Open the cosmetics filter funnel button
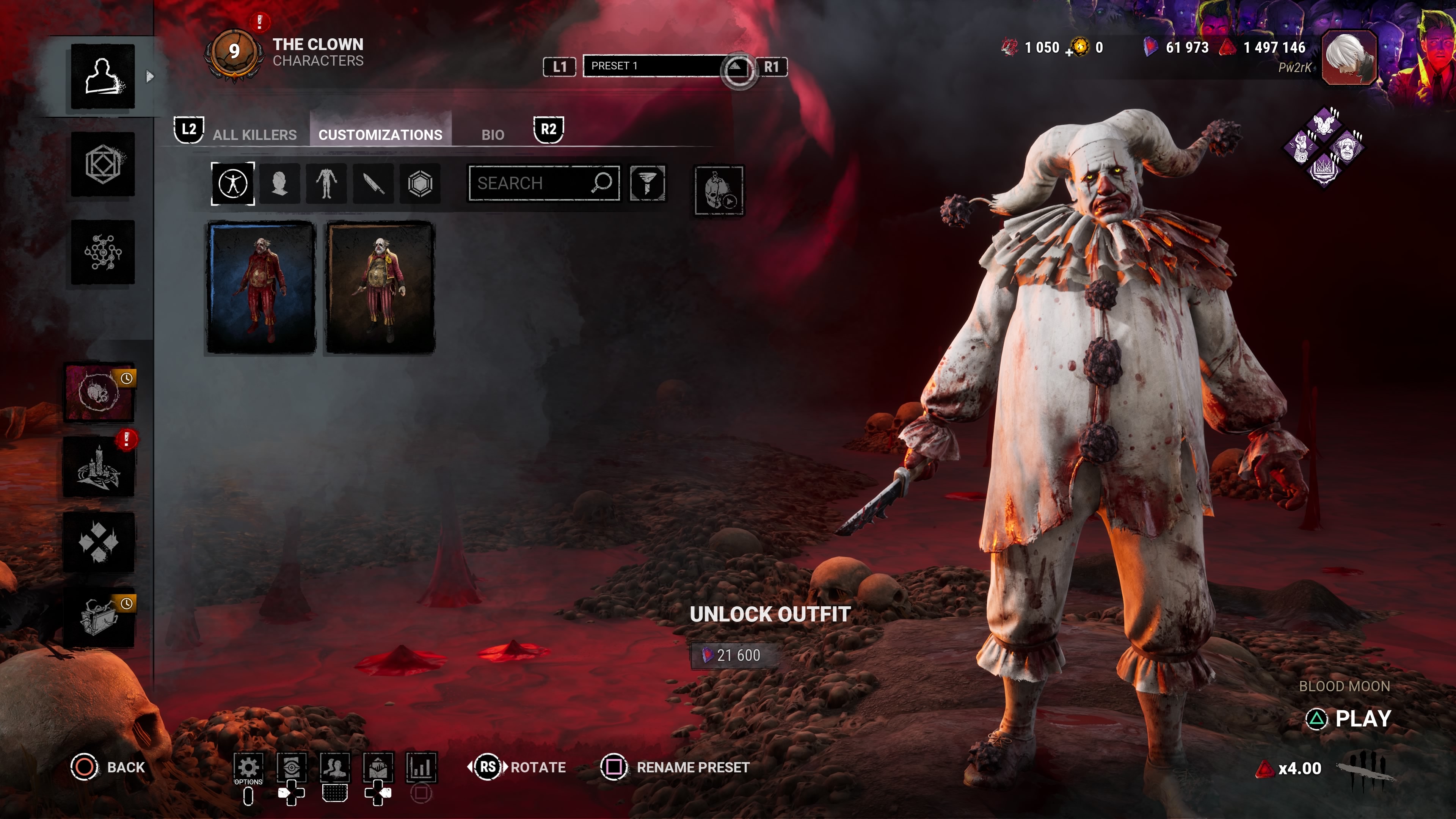This screenshot has height=819, width=1456. point(648,183)
